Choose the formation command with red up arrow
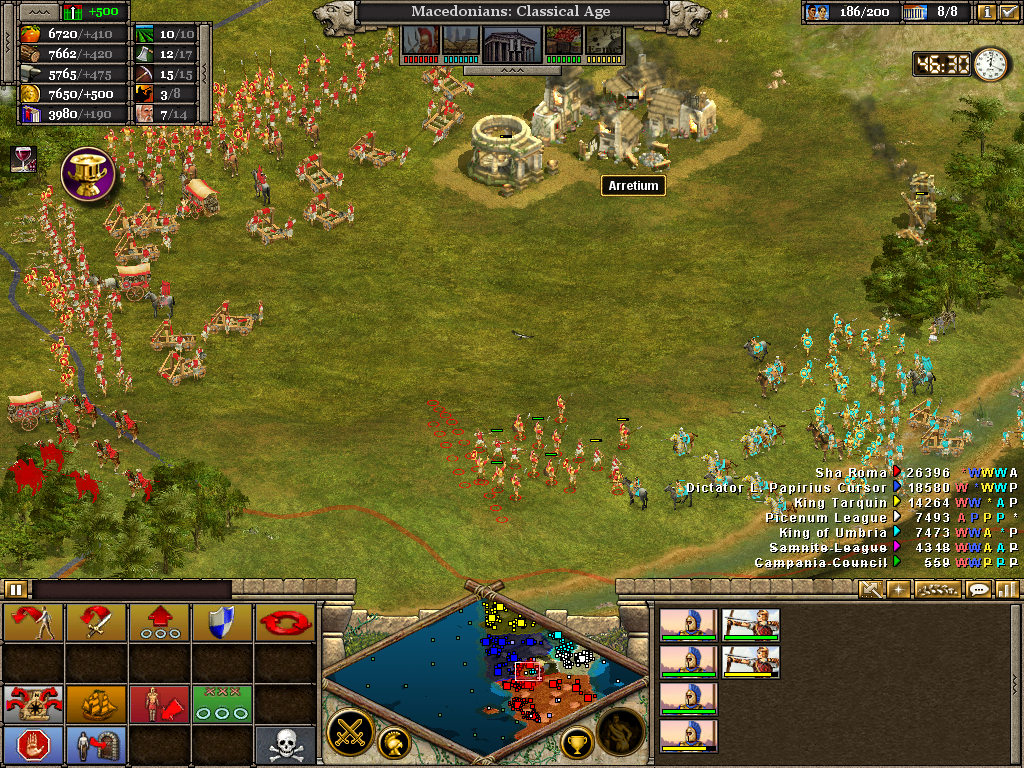Viewport: 1024px width, 768px height. 159,623
